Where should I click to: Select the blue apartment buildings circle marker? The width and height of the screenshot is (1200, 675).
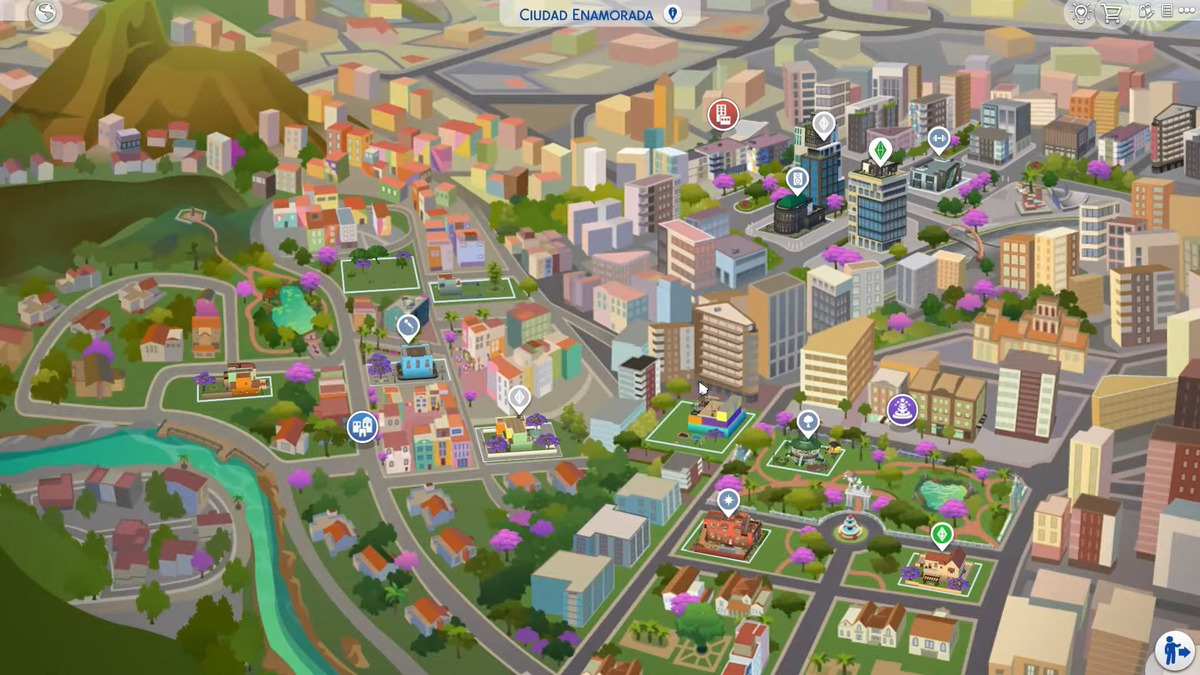[362, 427]
